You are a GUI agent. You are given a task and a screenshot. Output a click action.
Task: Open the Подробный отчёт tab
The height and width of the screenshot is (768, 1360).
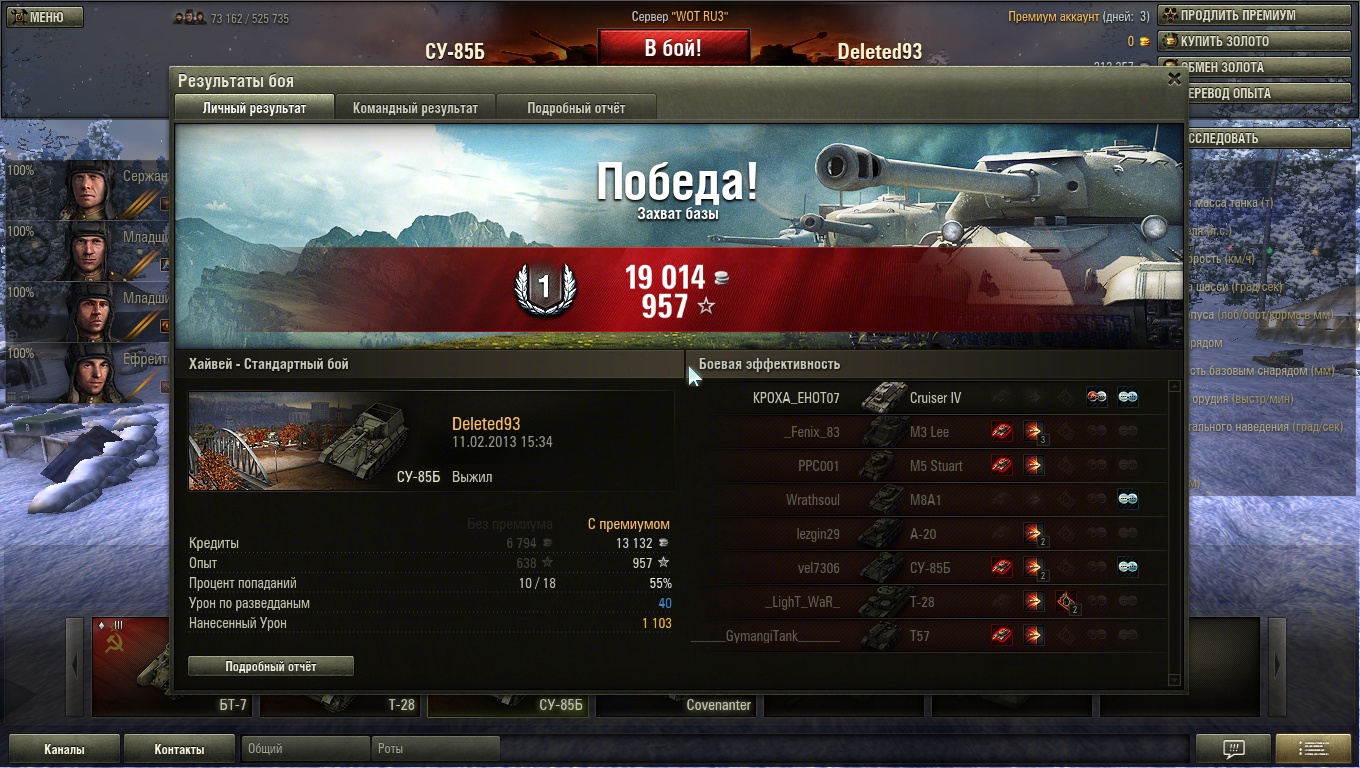[x=576, y=108]
